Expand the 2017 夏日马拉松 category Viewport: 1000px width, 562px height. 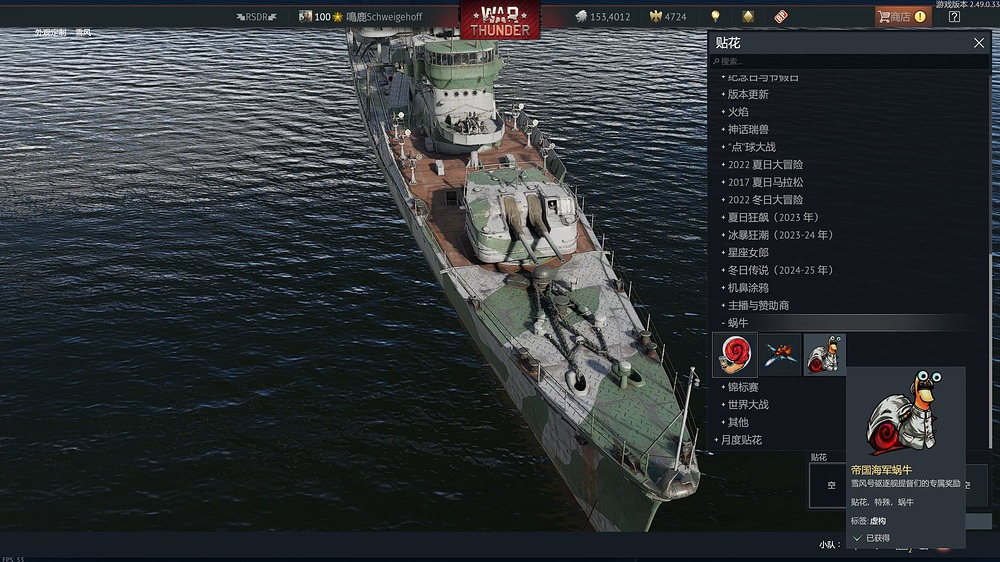[x=765, y=182]
